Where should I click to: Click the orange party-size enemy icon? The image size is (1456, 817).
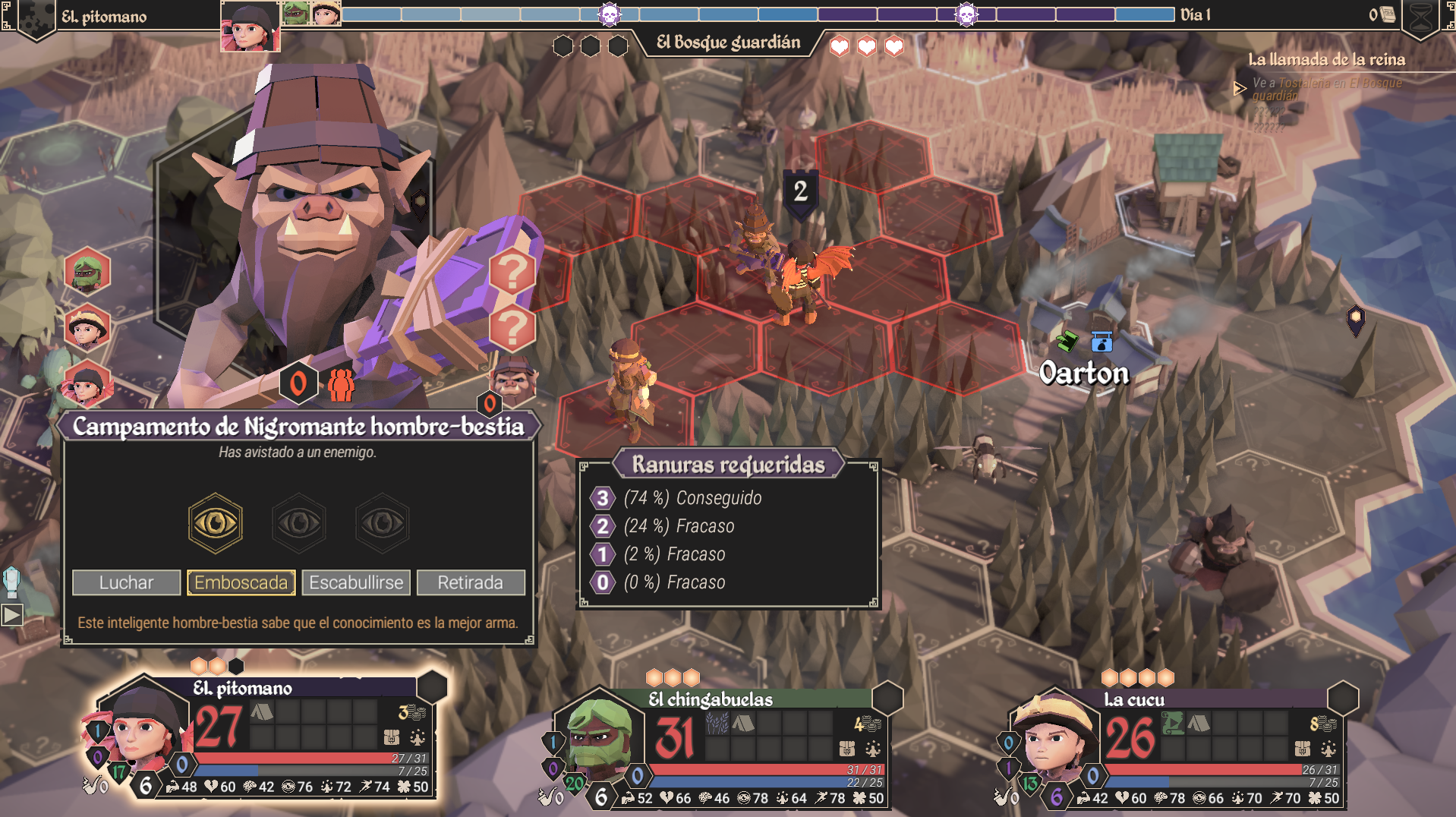[341, 384]
